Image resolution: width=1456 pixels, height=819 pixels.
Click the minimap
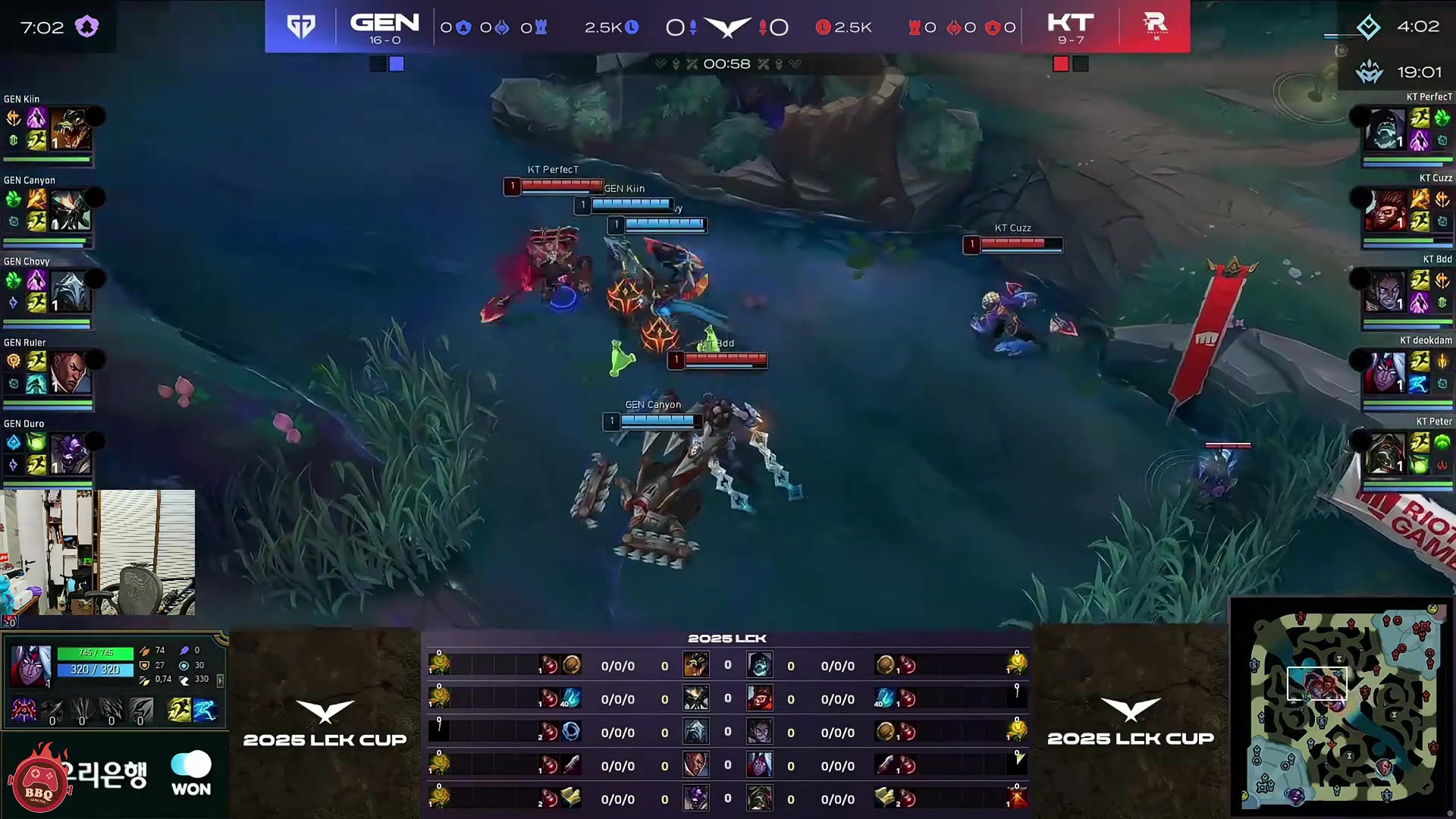coord(1342,707)
